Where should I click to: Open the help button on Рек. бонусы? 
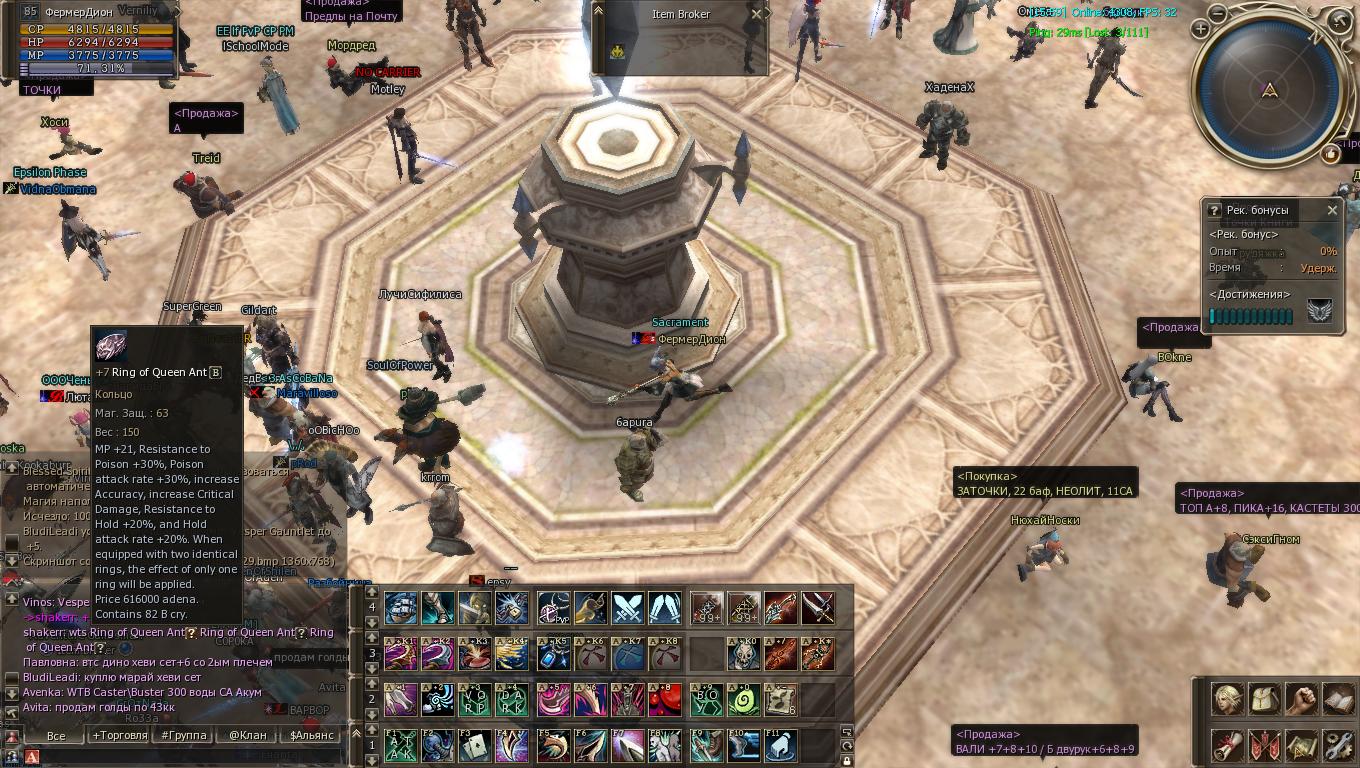(x=1214, y=210)
